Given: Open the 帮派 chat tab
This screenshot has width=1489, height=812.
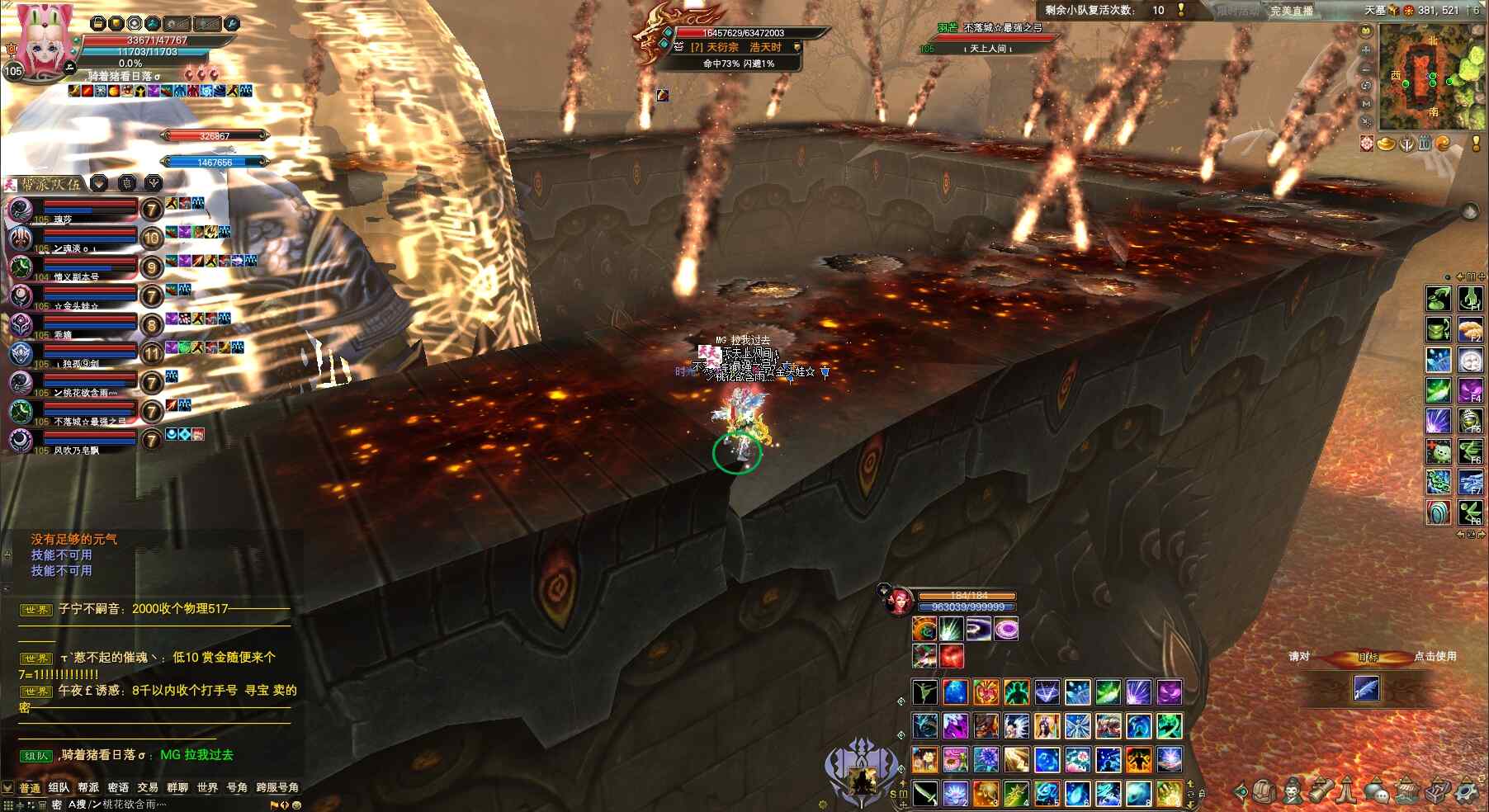Looking at the screenshot, I should pyautogui.click(x=88, y=787).
